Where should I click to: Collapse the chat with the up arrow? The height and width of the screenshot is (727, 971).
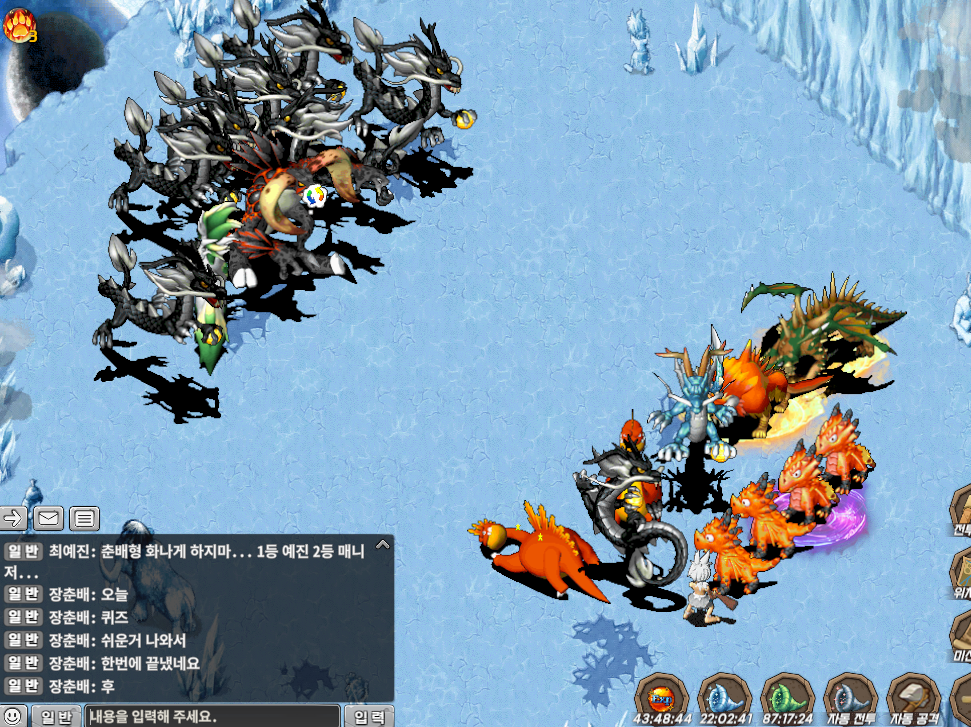(x=382, y=546)
